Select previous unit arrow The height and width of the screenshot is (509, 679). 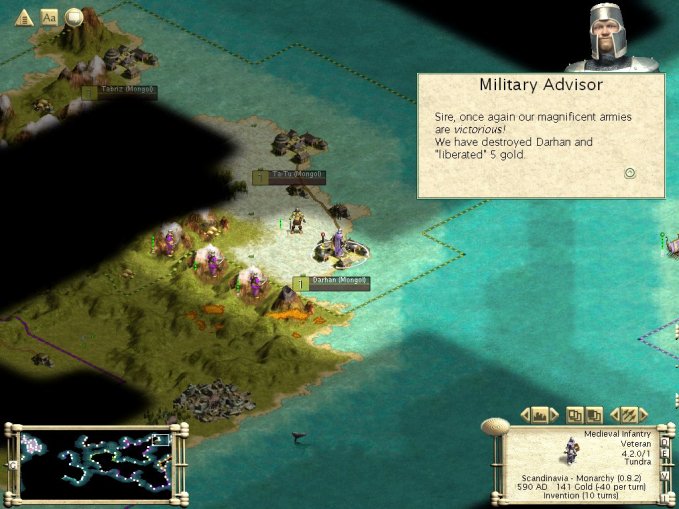tap(613, 414)
